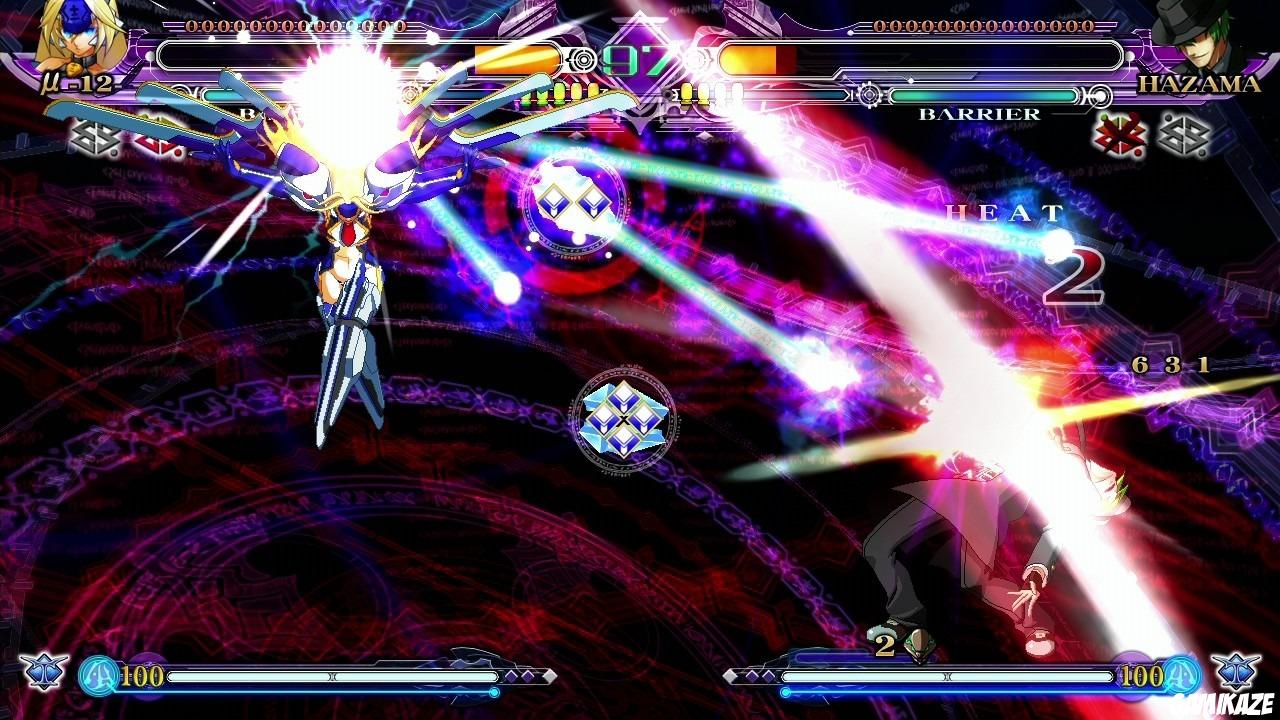This screenshot has height=720, width=1280.
Task: Click the round timer showing 97
Action: click(x=640, y=60)
